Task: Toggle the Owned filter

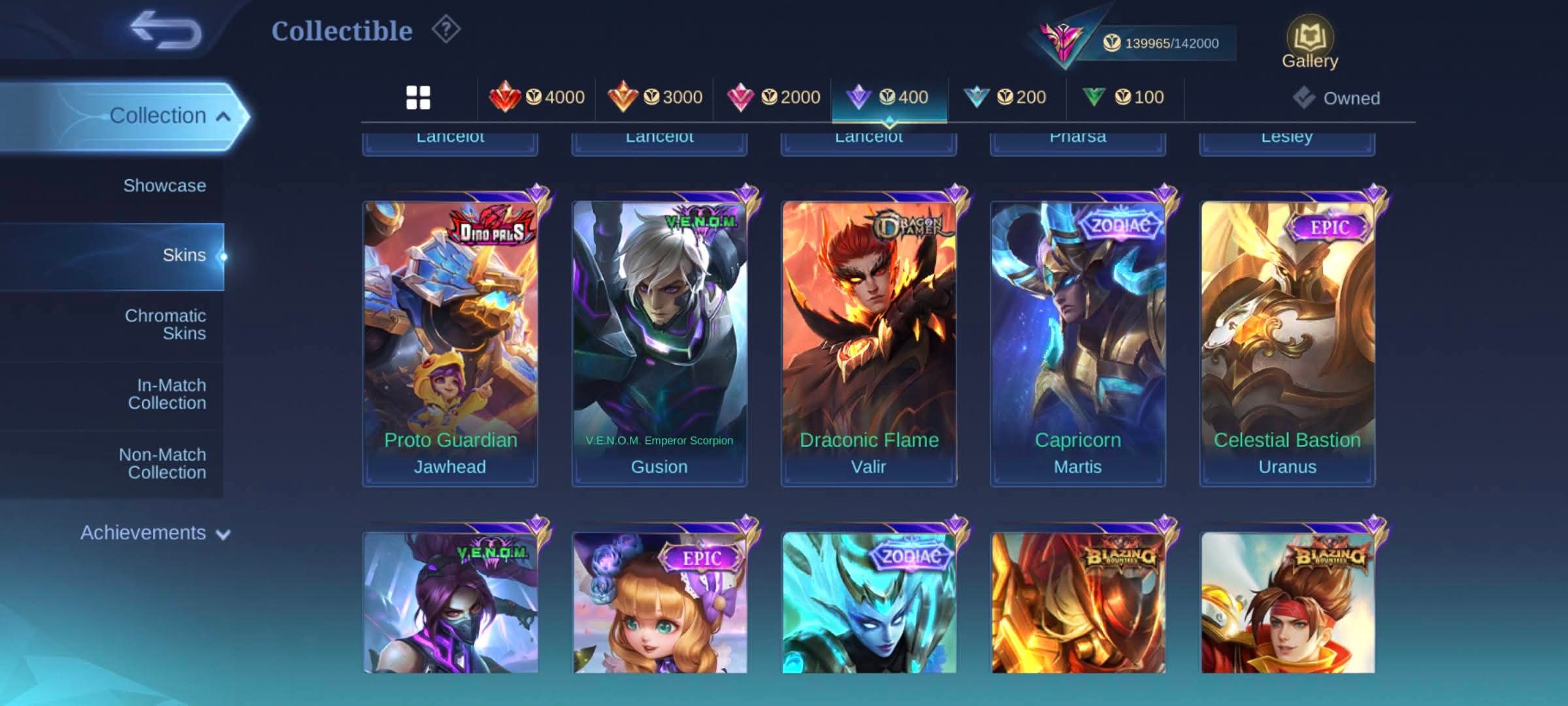Action: click(1337, 98)
